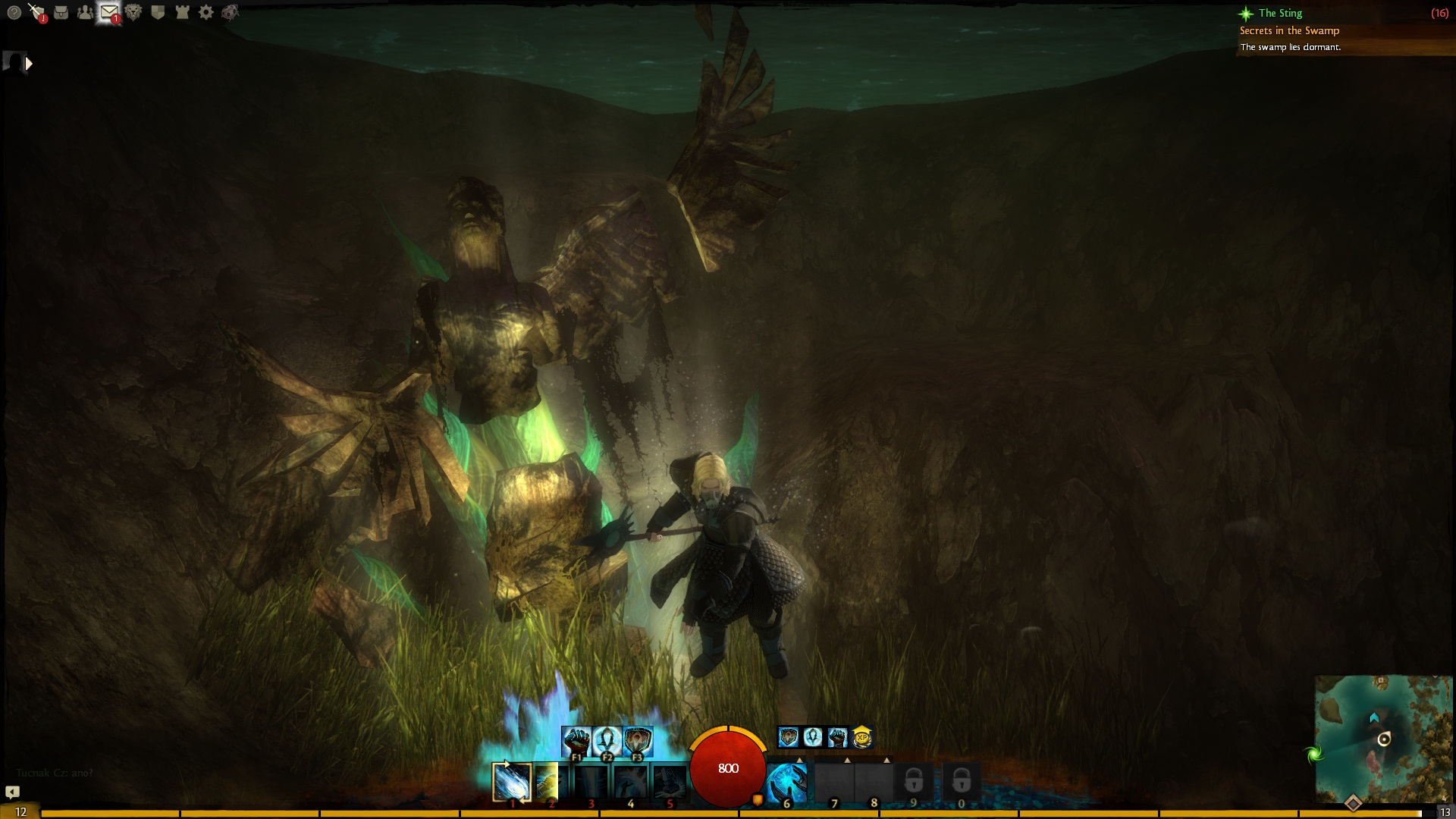Open the Black Lion Trading Company lion icon
This screenshot has width=1456, height=819.
[133, 12]
